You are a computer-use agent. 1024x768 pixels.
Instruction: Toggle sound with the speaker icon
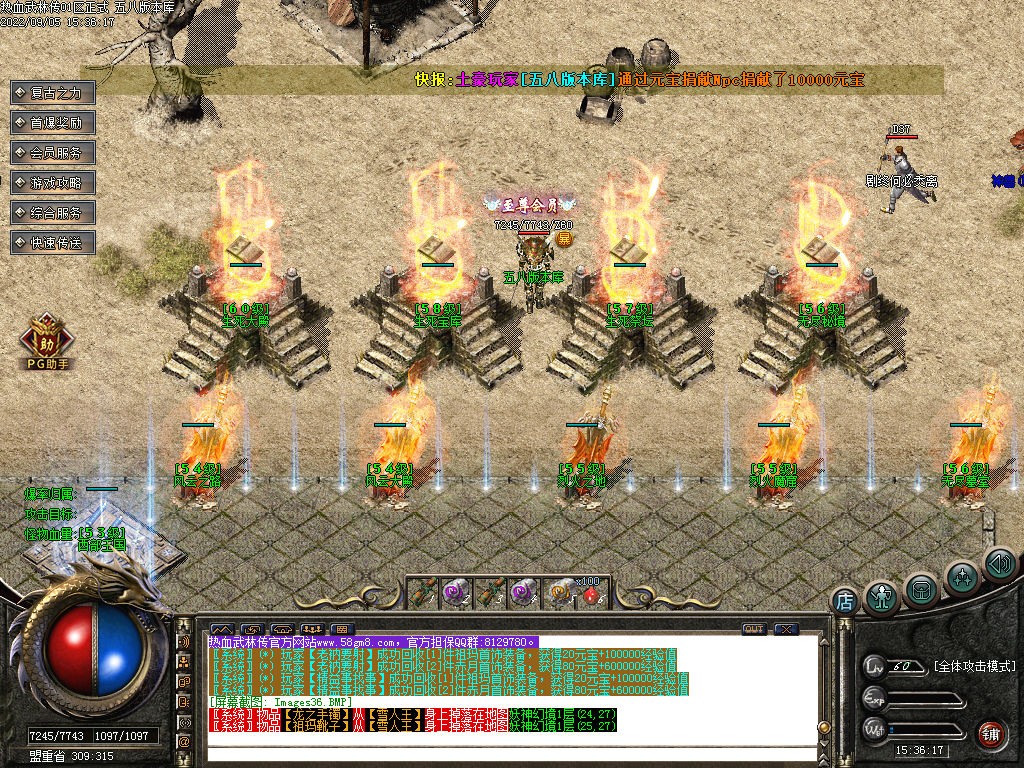pos(999,563)
